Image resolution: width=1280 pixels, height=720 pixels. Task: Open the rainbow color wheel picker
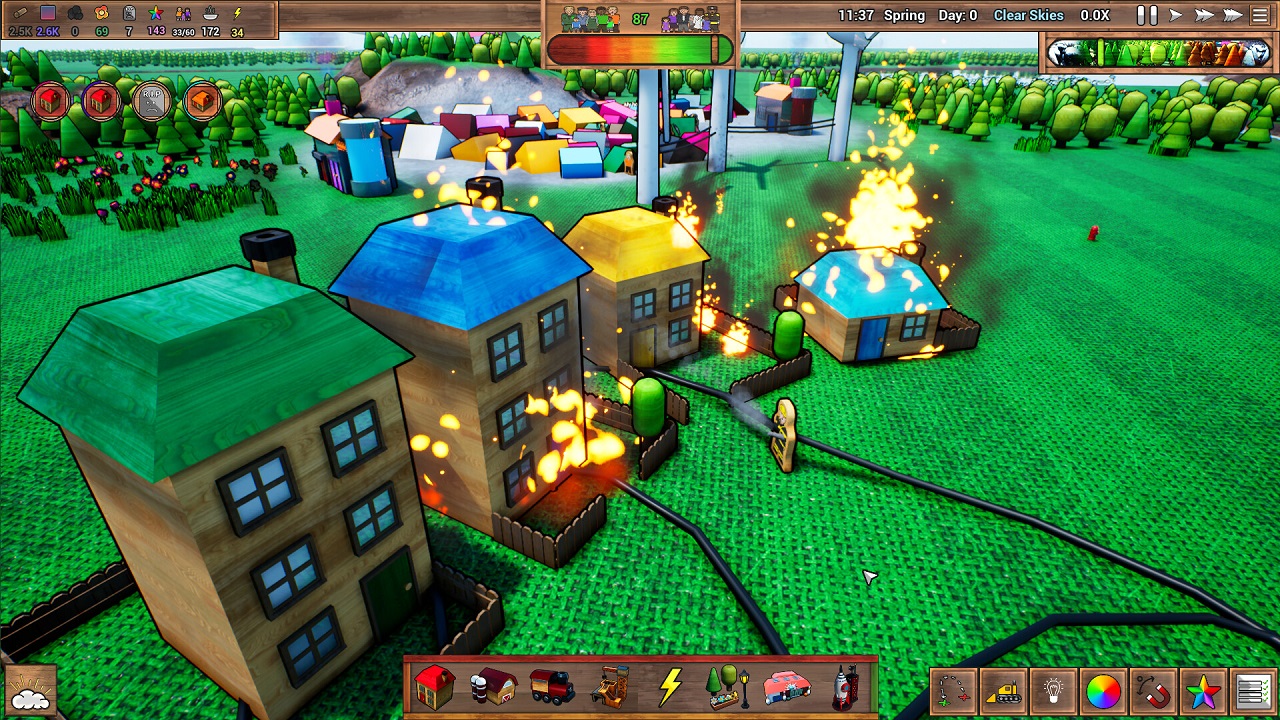pyautogui.click(x=1103, y=691)
